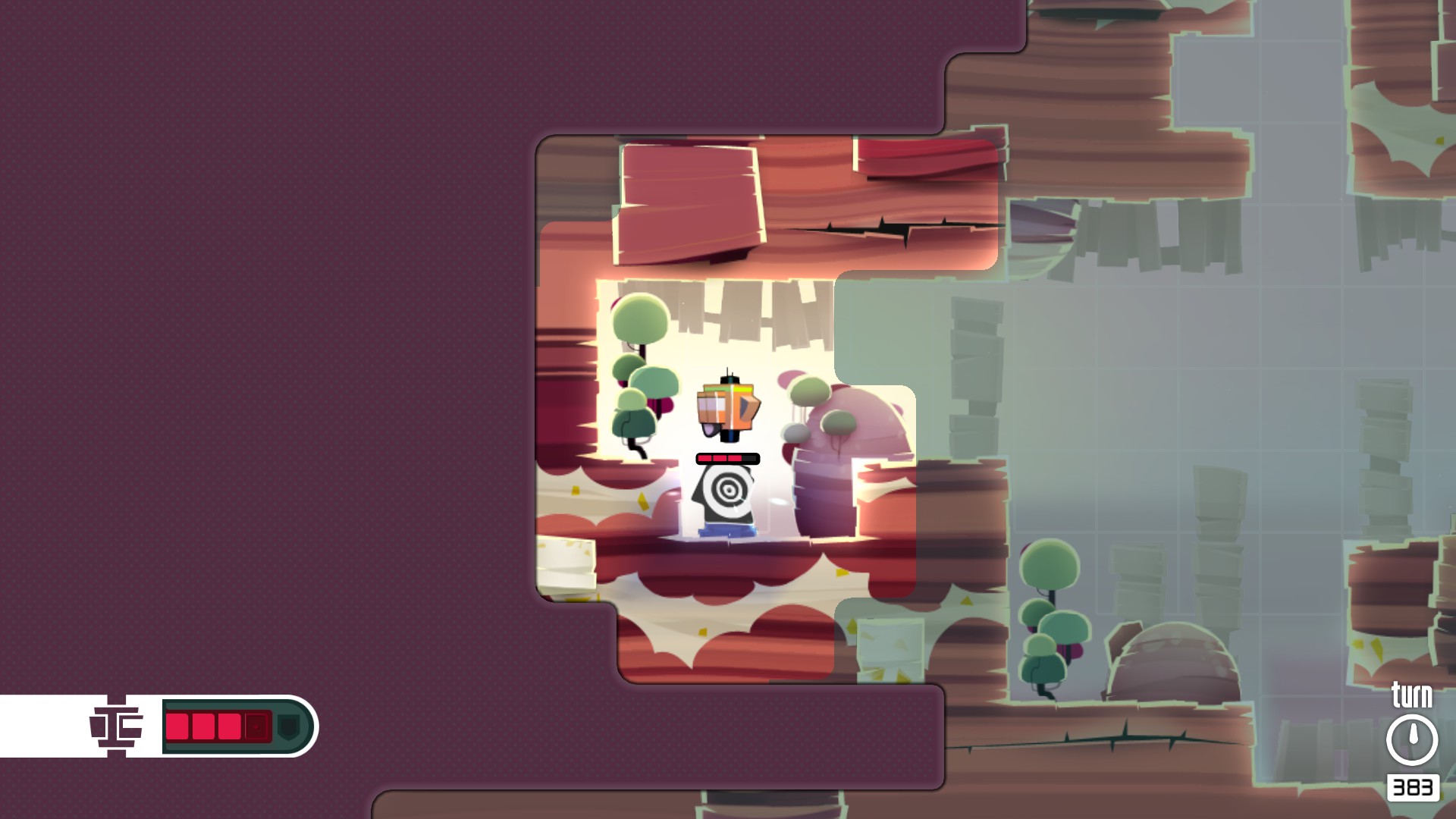Click the turn clock button
1456x819 pixels.
point(1411,739)
